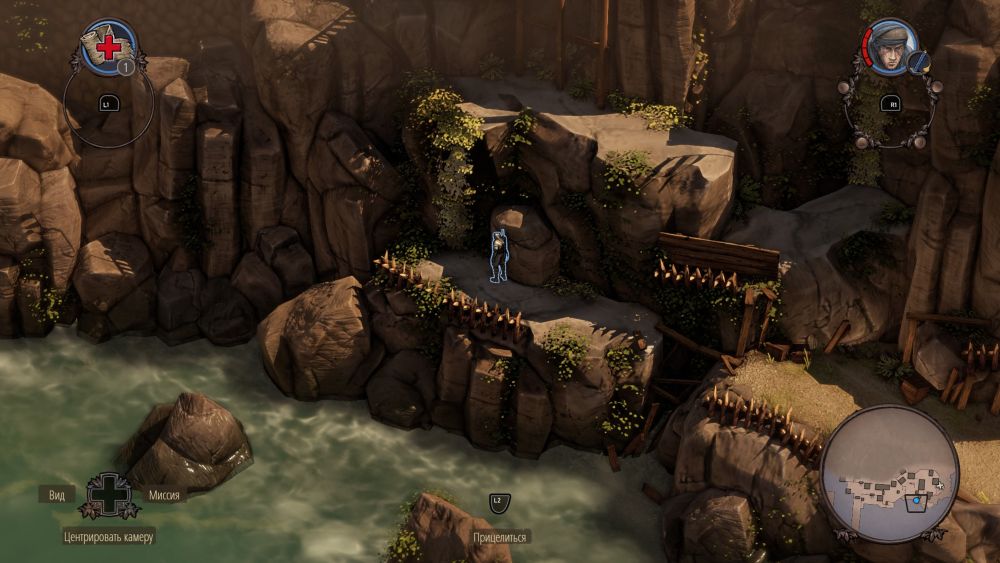Viewport: 1000px width, 563px height.
Task: Click the "Миссия" label
Action: [164, 495]
